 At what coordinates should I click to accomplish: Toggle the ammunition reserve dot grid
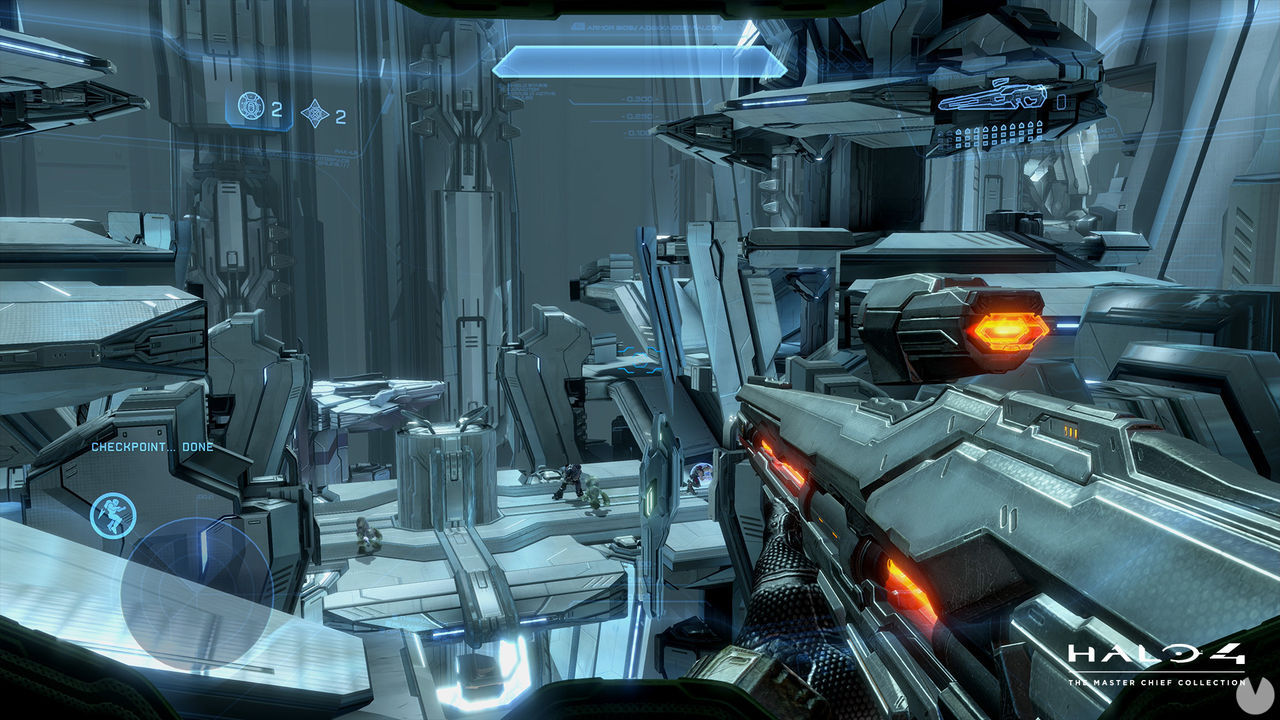tap(994, 133)
